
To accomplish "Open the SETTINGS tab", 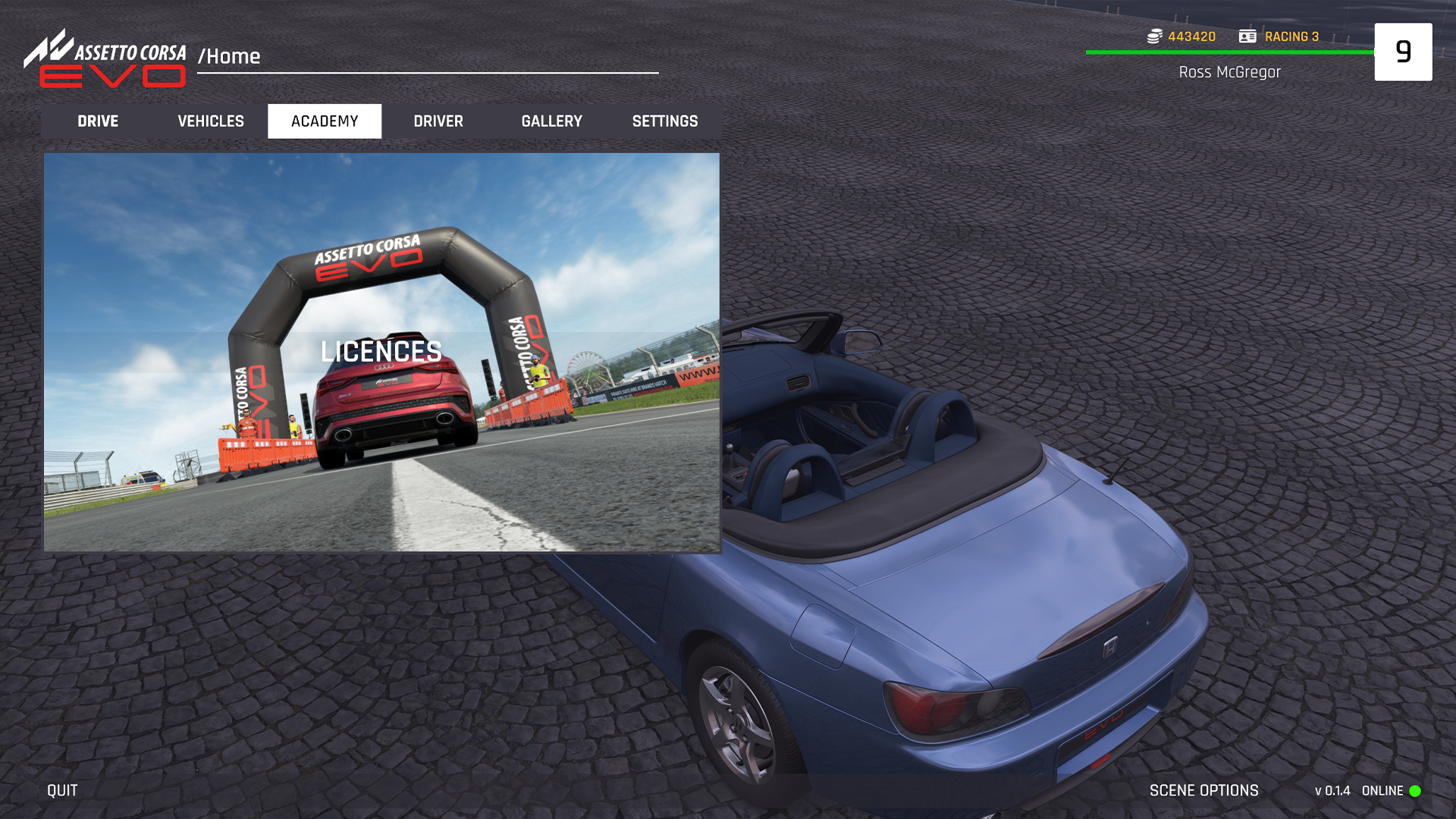I will (x=665, y=121).
